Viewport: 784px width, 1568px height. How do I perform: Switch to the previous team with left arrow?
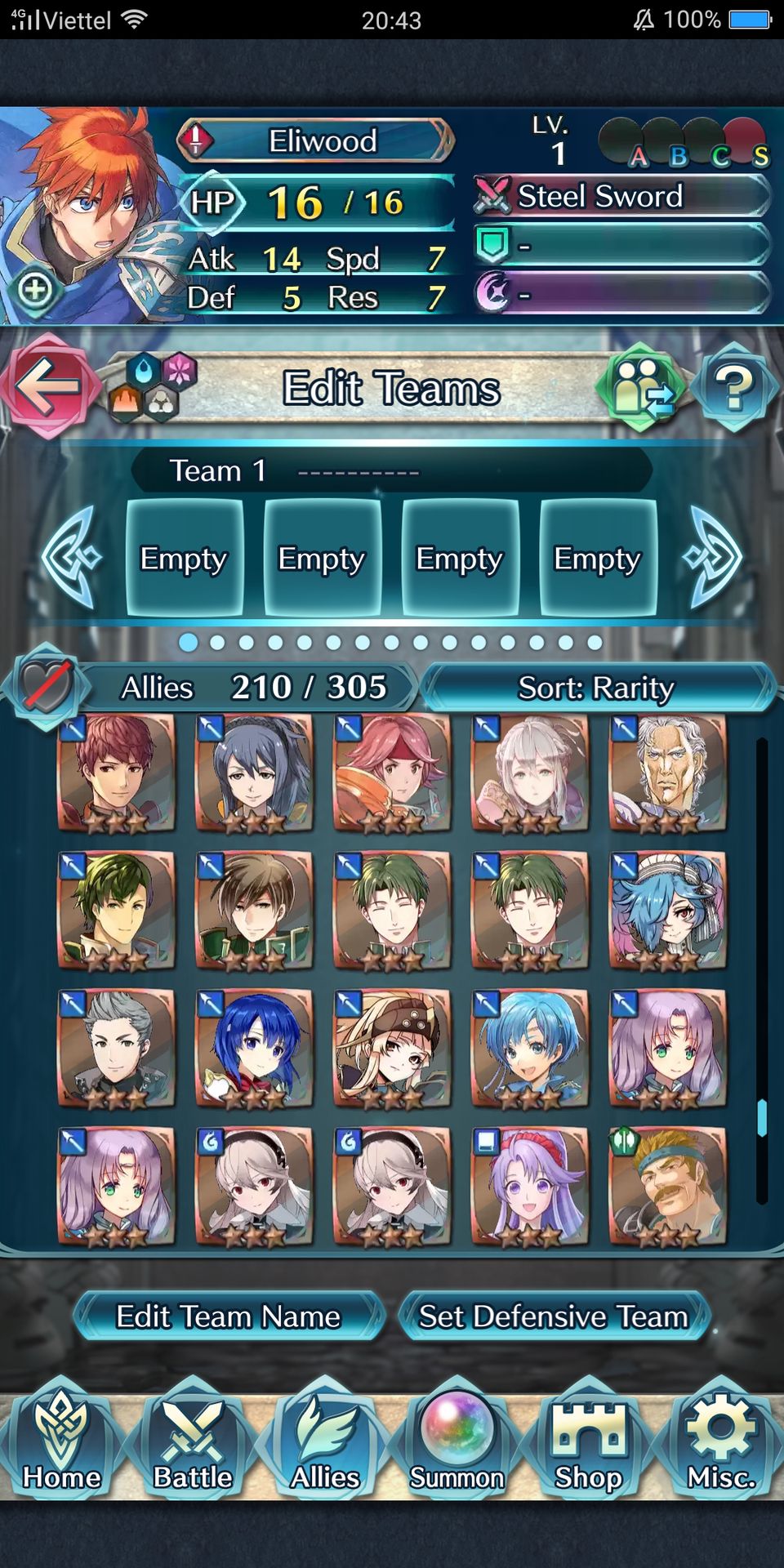coord(72,559)
